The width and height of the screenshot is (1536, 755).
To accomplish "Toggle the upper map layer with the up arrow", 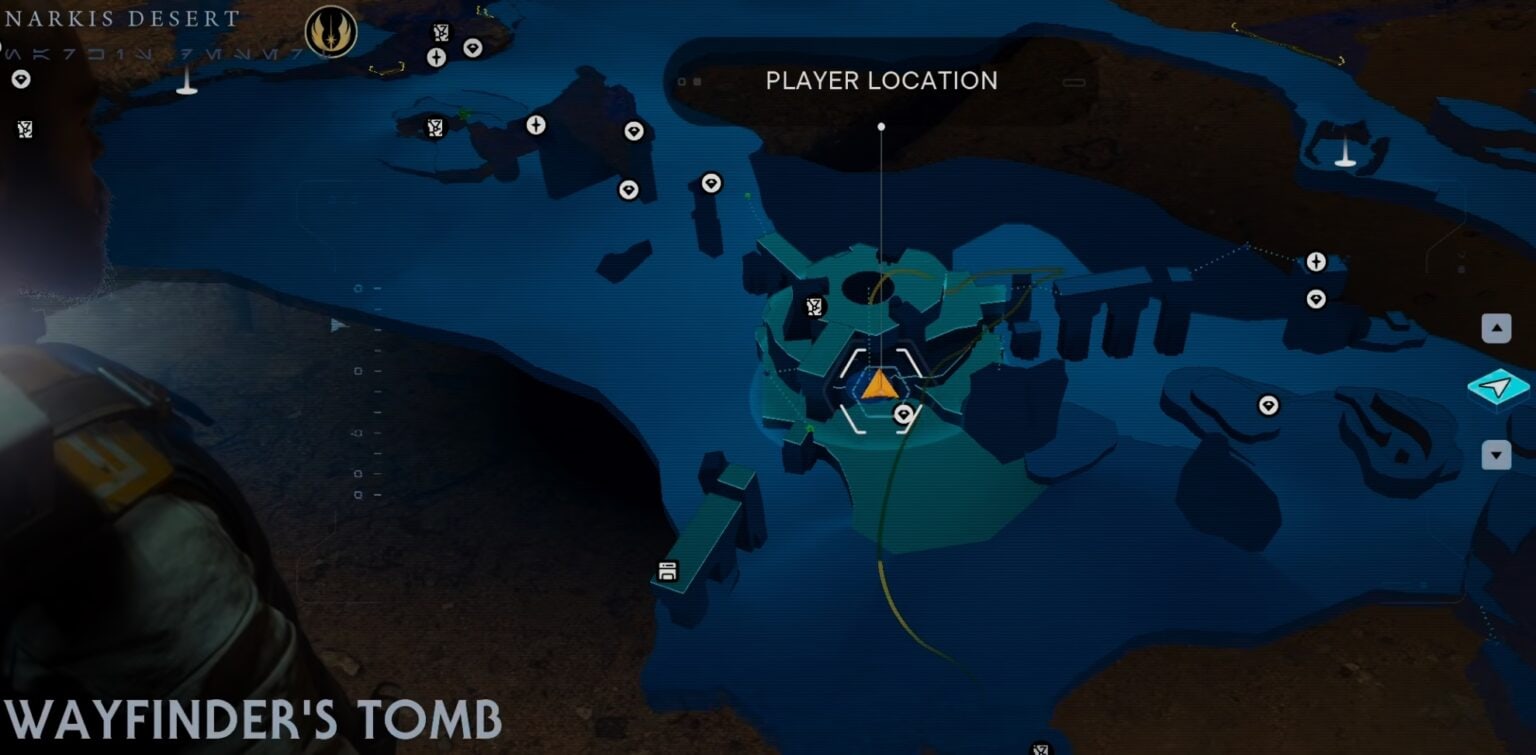I will [x=1496, y=326].
